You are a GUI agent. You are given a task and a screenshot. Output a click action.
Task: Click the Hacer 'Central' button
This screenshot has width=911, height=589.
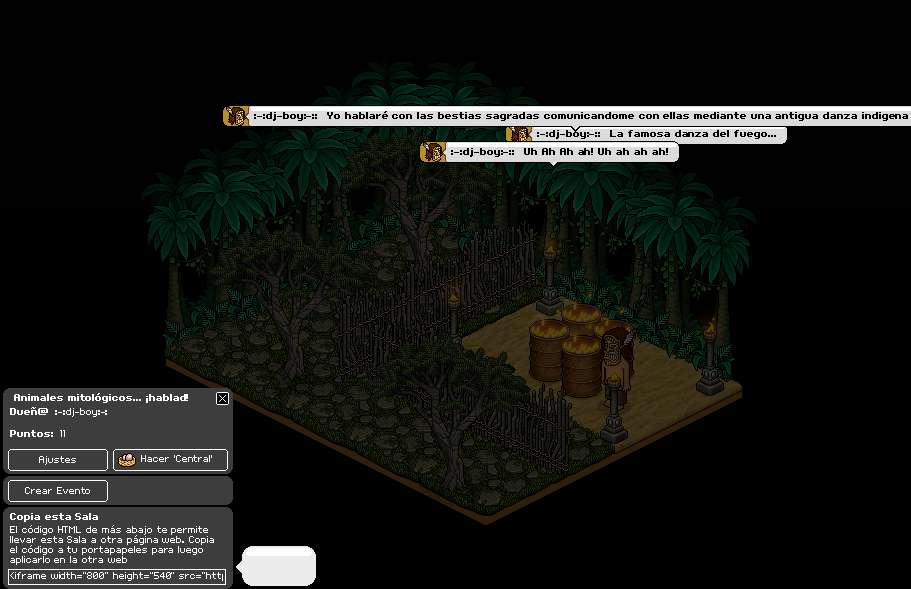tap(171, 460)
